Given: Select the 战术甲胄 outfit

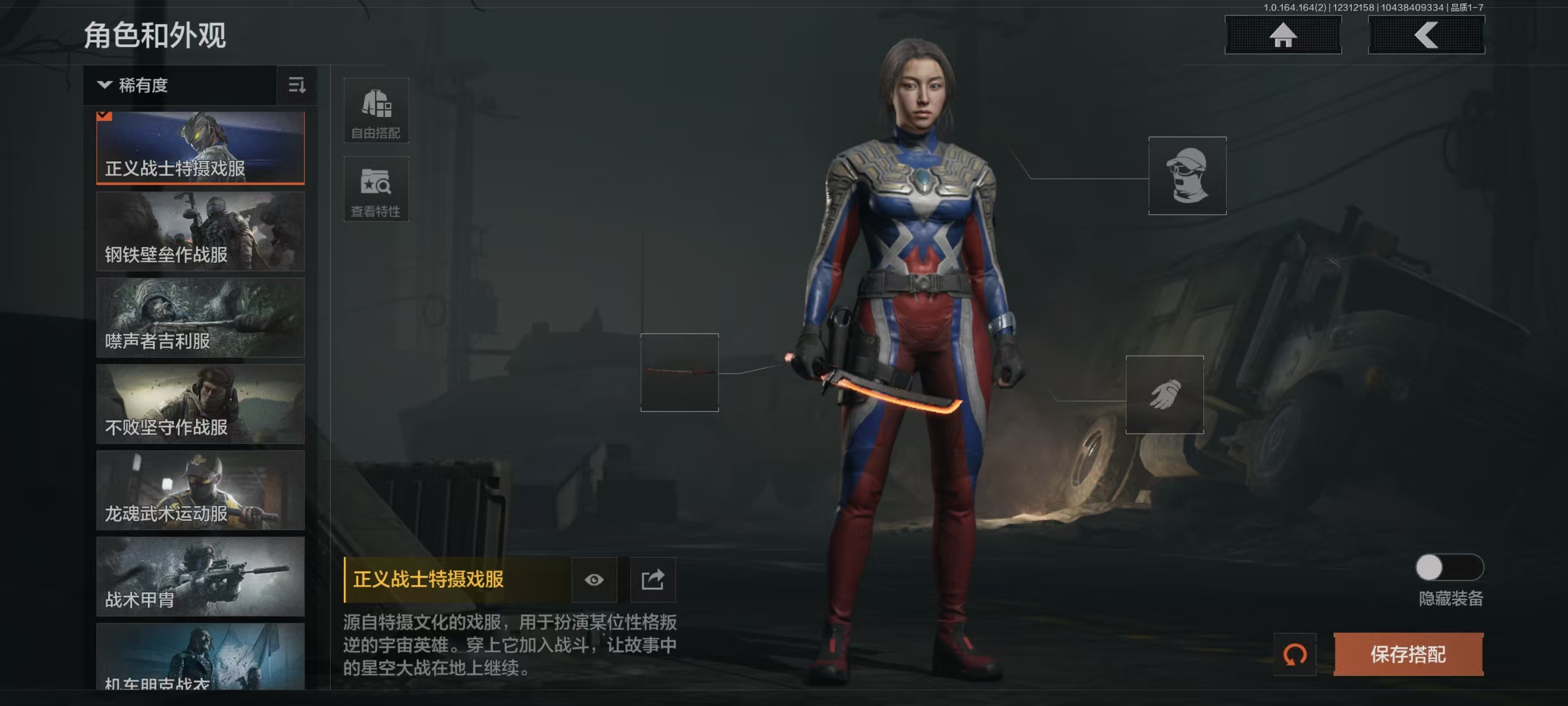Looking at the screenshot, I should [200, 576].
